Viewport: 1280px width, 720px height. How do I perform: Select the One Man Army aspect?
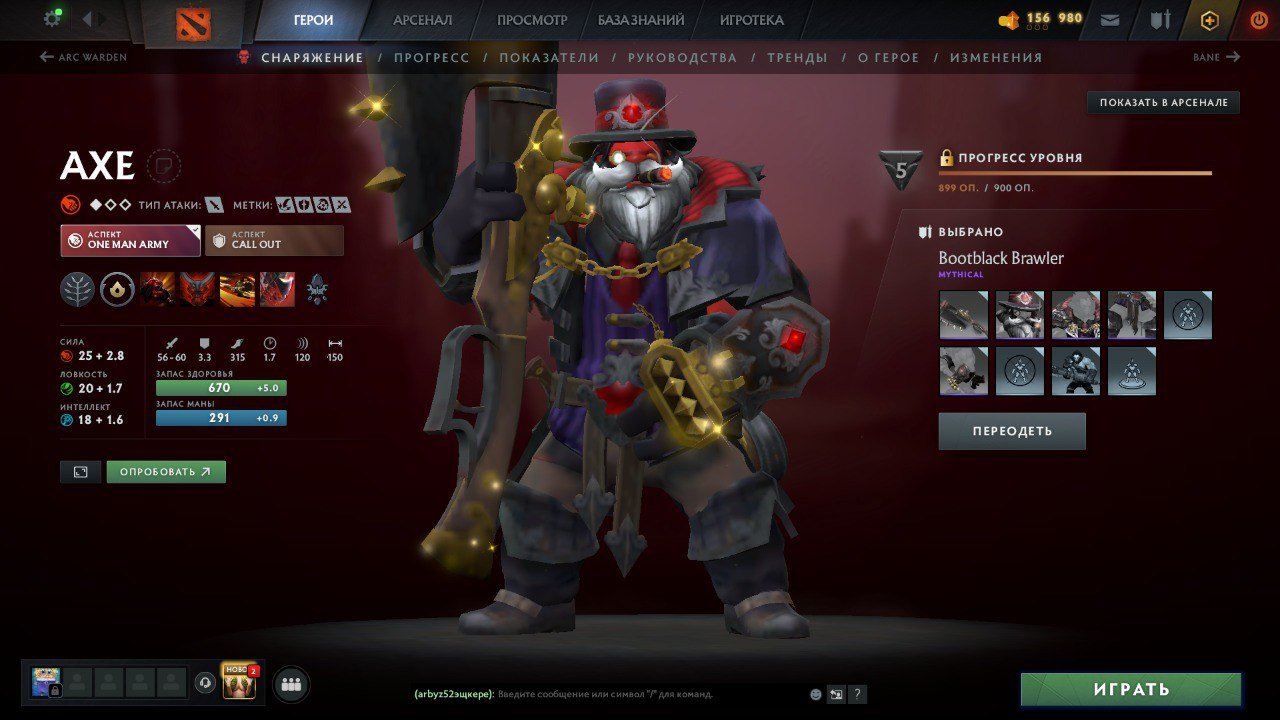click(129, 239)
